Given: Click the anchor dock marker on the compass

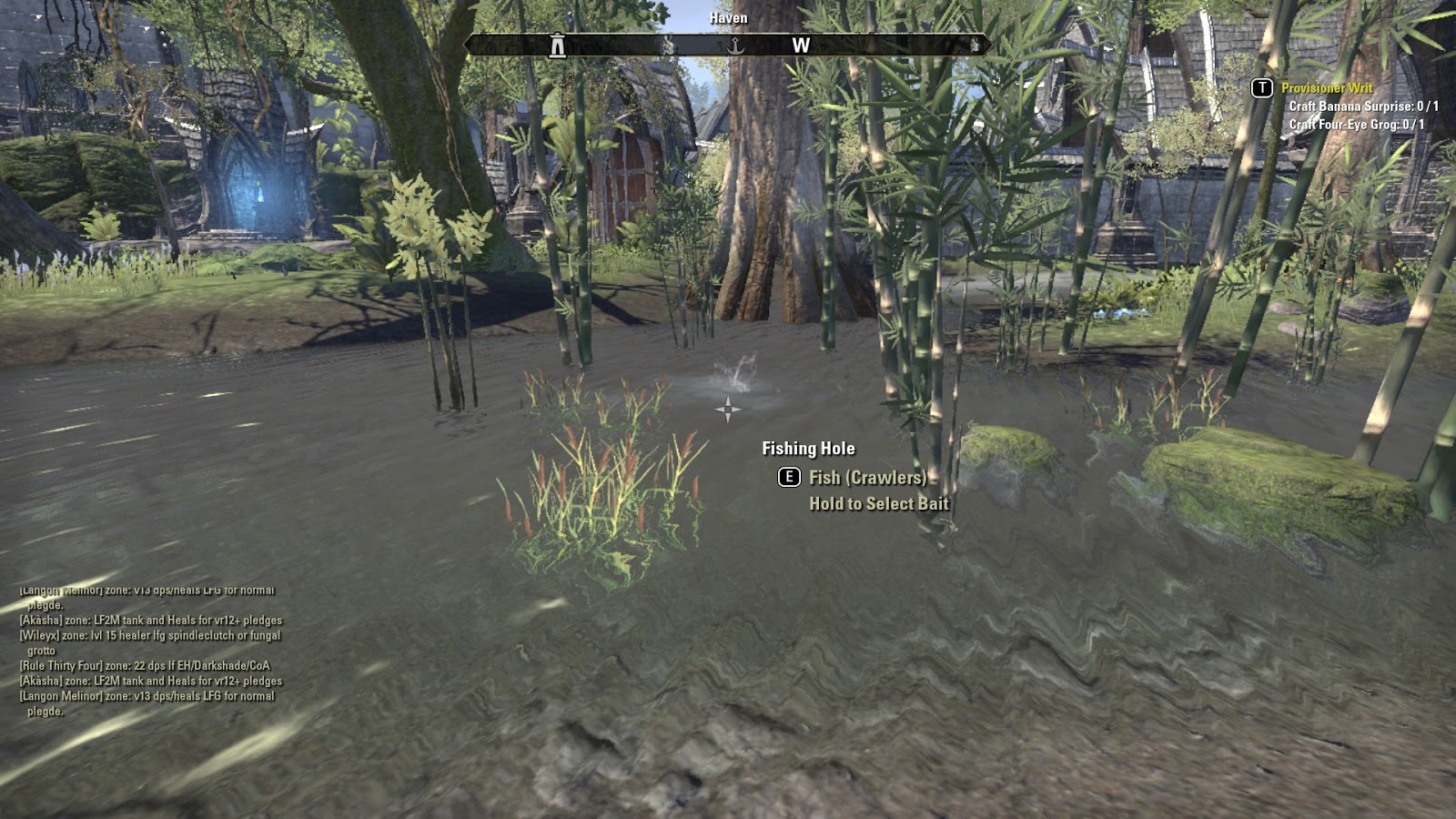Looking at the screenshot, I should click(734, 44).
